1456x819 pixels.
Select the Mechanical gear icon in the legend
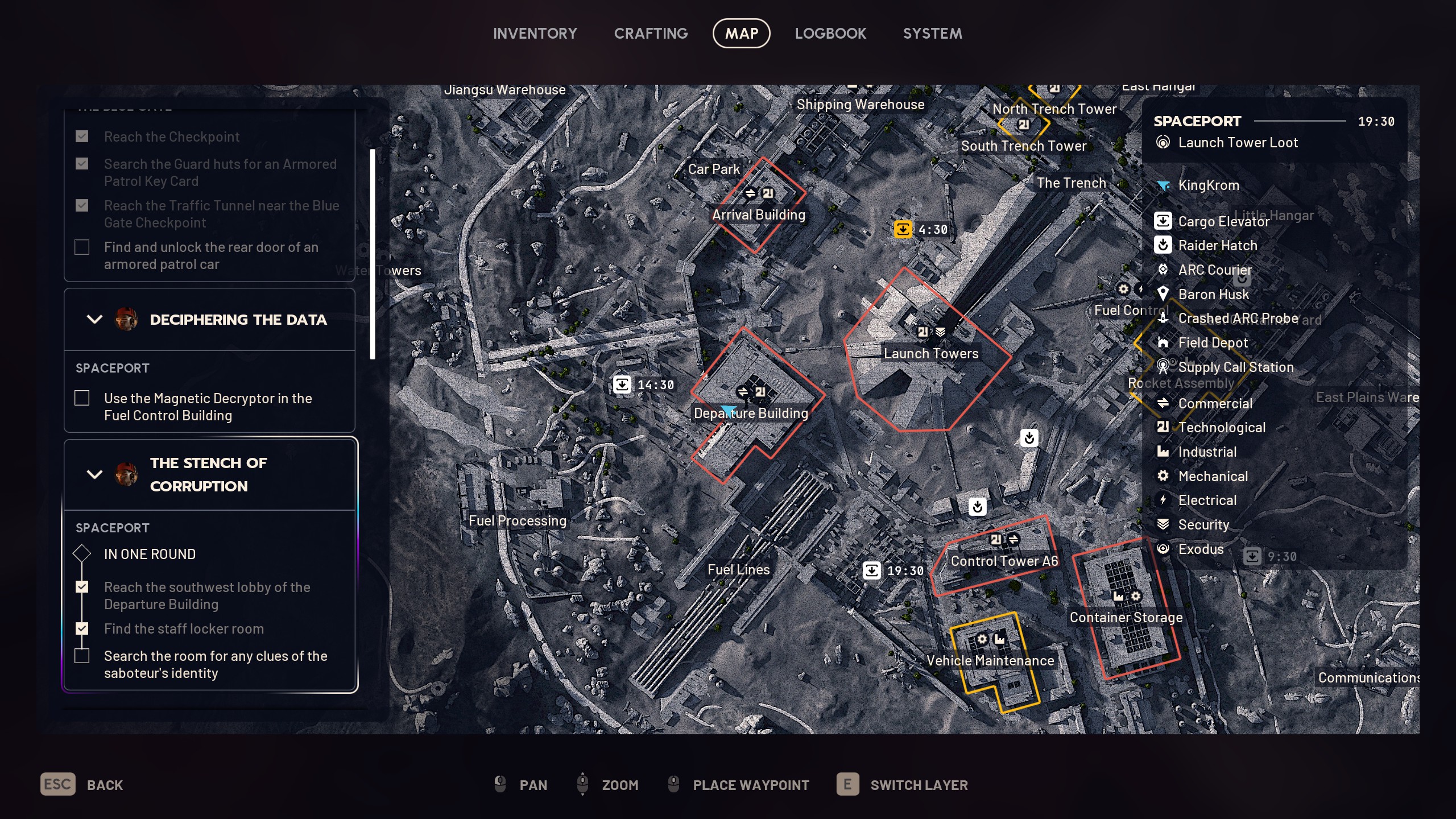point(1164,476)
